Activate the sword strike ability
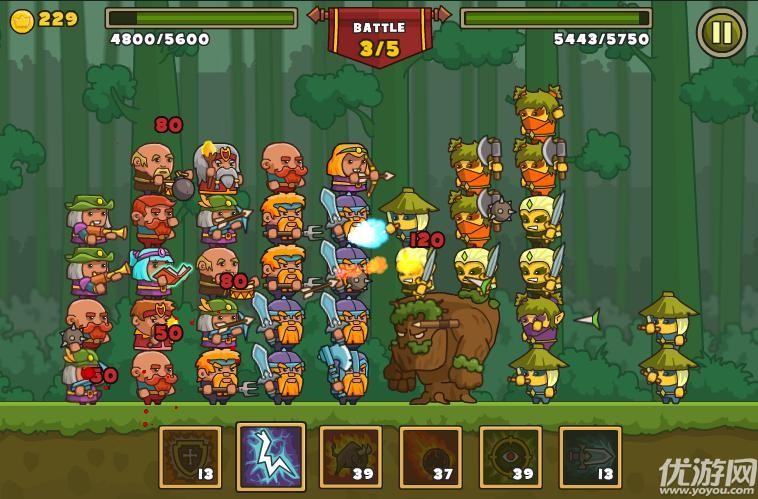 point(590,457)
